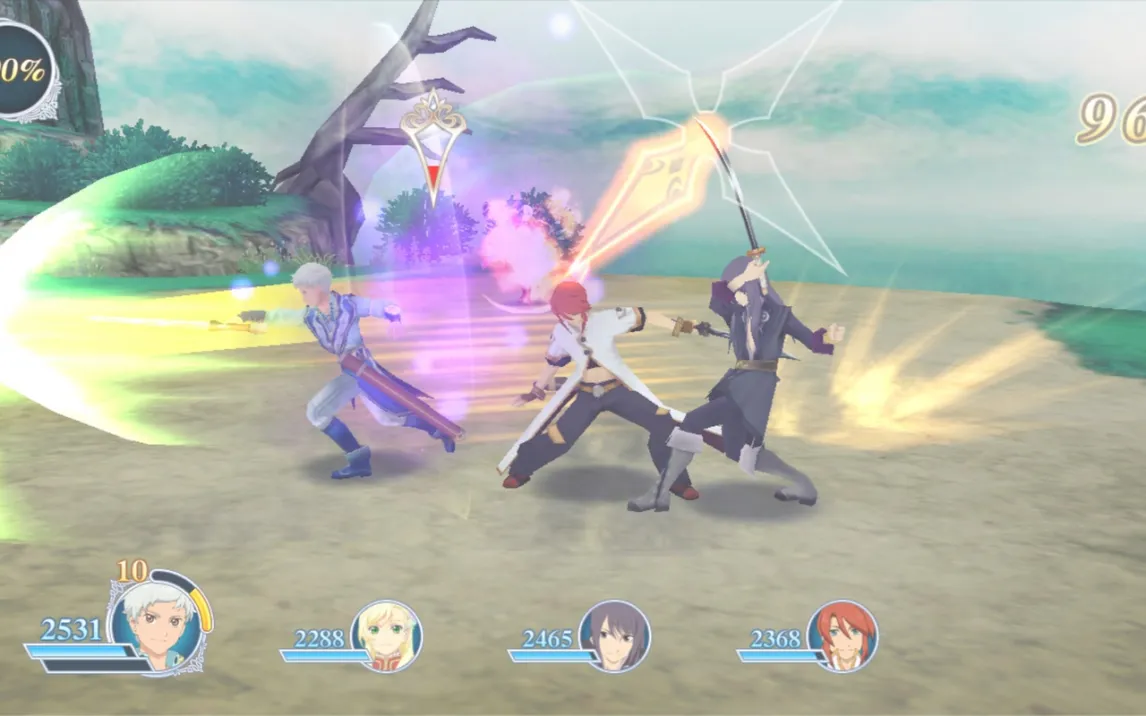Select the silver-haired character portrait
The height and width of the screenshot is (716, 1146).
coord(160,623)
